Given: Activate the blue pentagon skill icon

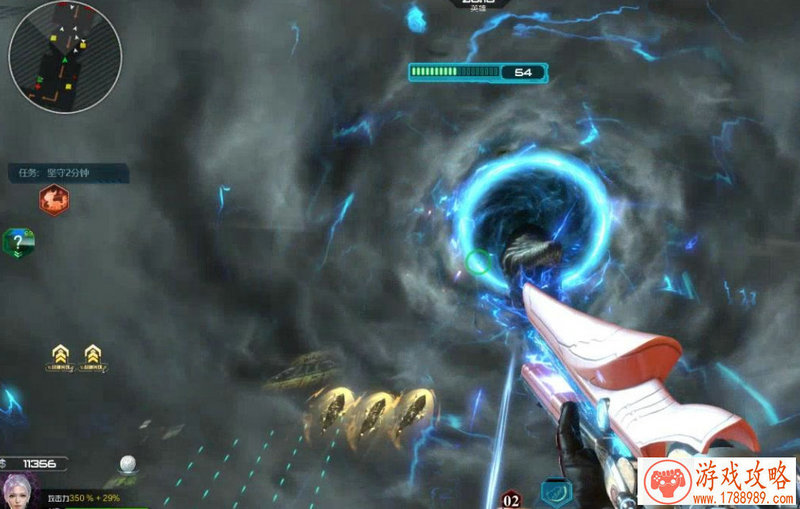Looking at the screenshot, I should (x=556, y=492).
